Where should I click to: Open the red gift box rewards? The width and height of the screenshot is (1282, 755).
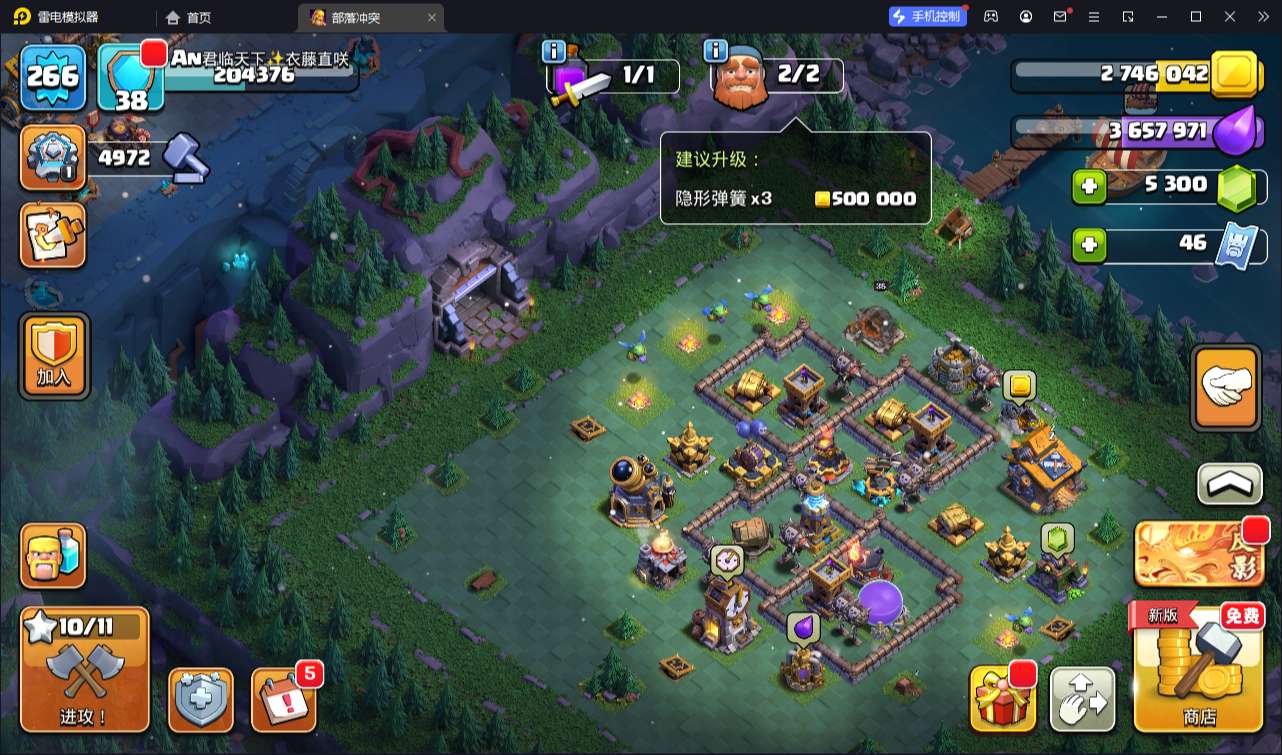pyautogui.click(x=1002, y=698)
